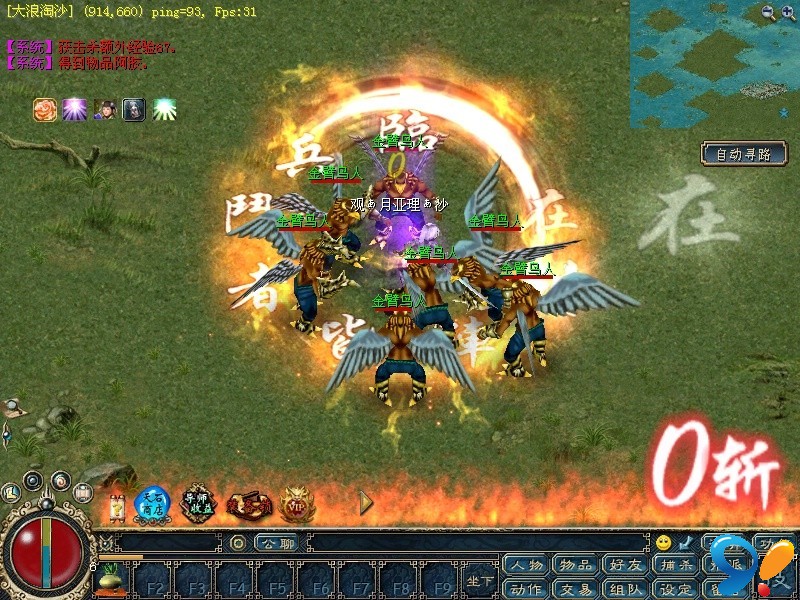Open the 物品 inventory panel

click(576, 566)
